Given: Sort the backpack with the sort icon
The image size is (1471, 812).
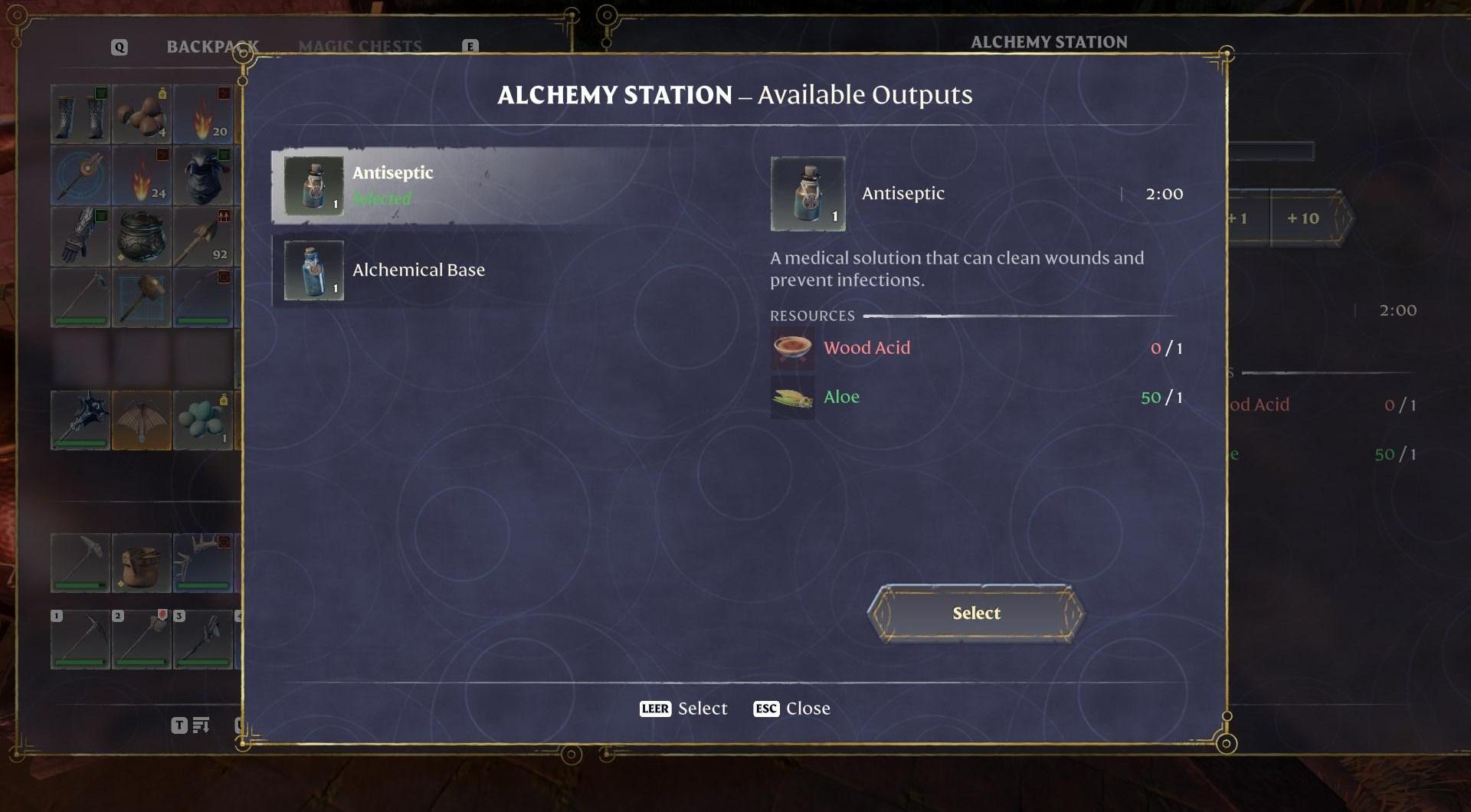Looking at the screenshot, I should point(201,725).
